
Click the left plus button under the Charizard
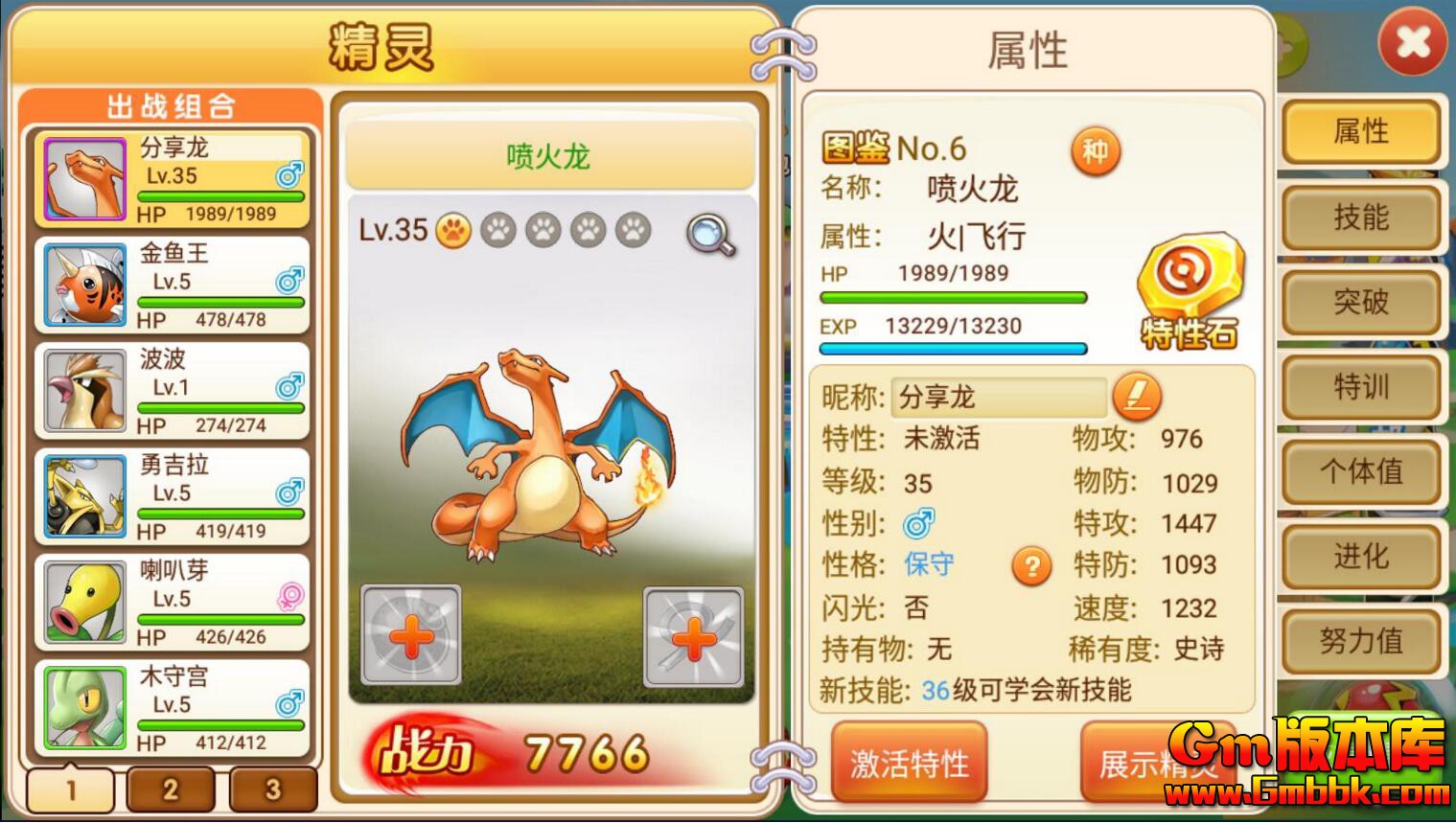(x=412, y=638)
